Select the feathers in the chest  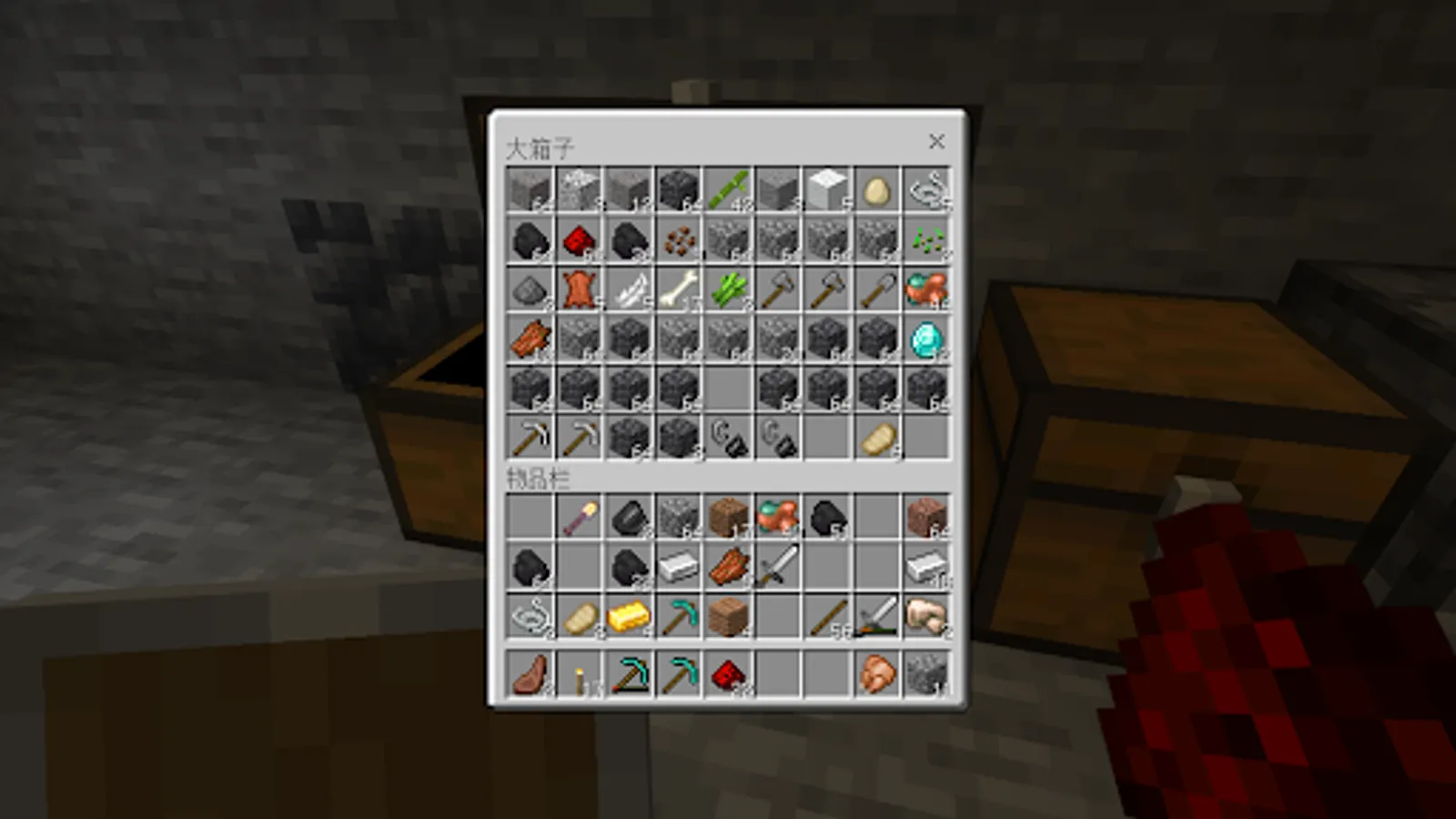click(630, 291)
